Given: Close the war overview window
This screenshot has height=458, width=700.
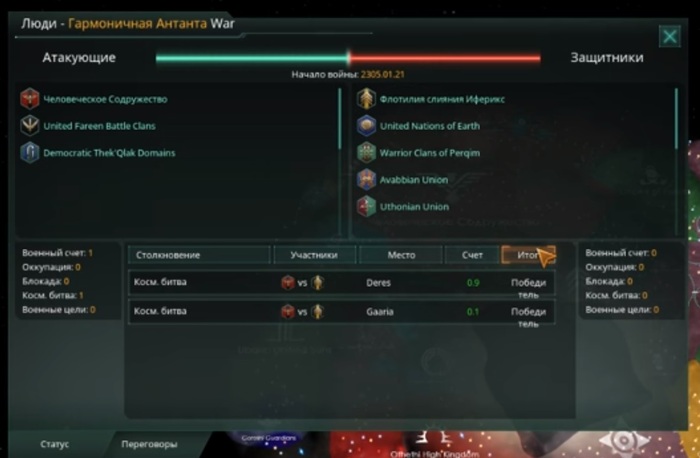Looking at the screenshot, I should click(669, 37).
